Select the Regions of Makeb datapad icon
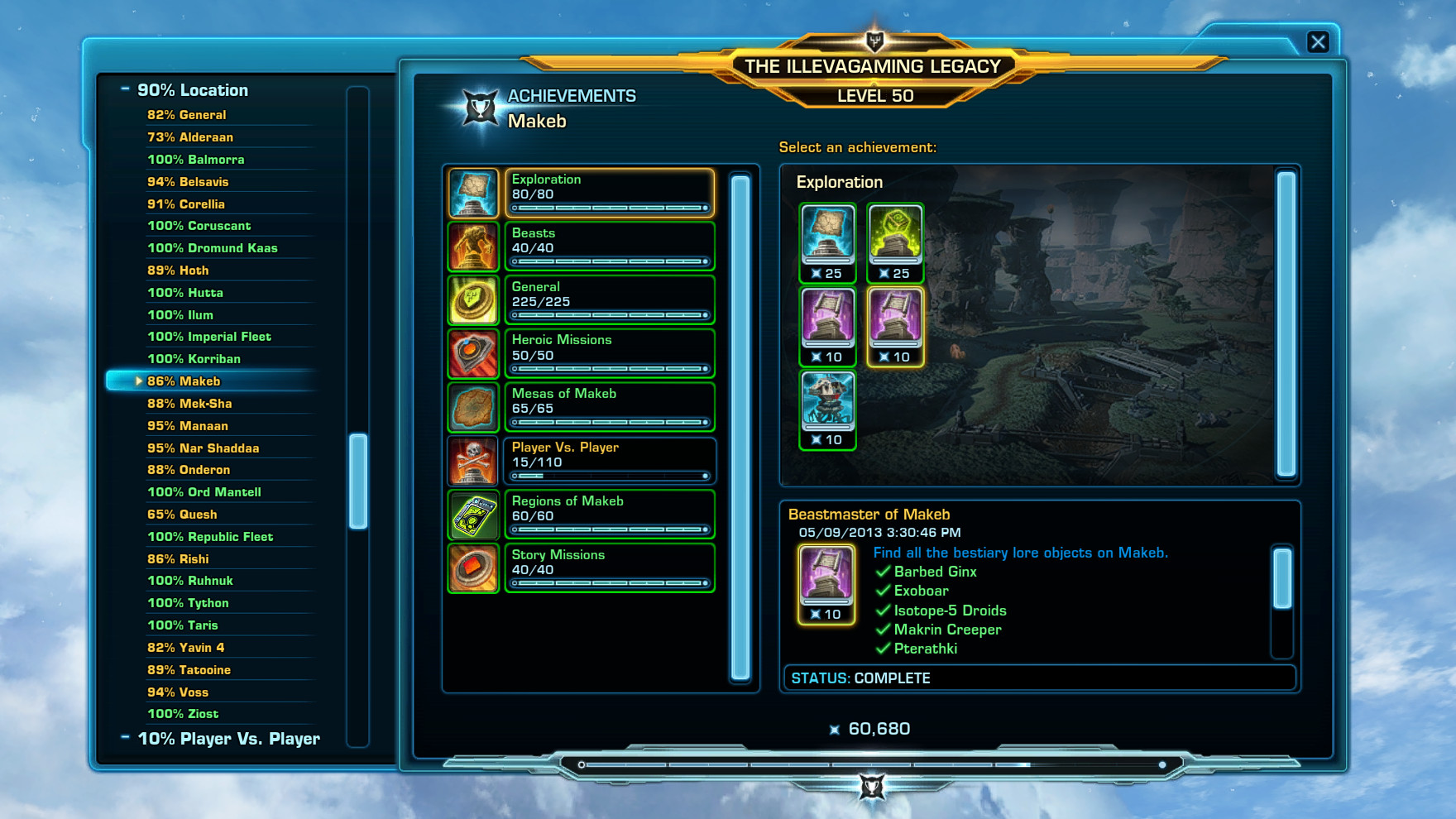Image resolution: width=1456 pixels, height=819 pixels. tap(473, 515)
